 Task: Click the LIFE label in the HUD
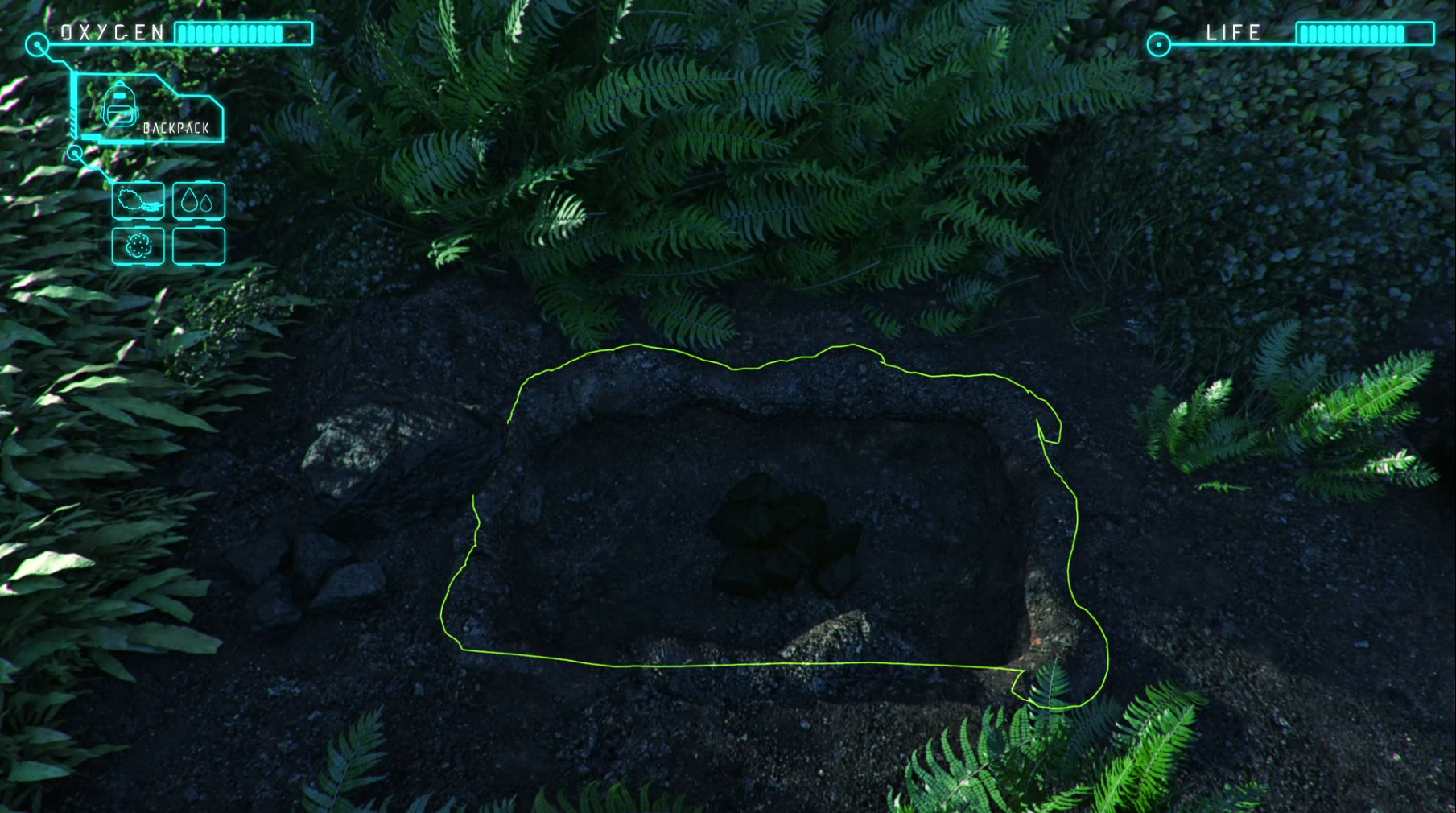tap(1234, 34)
